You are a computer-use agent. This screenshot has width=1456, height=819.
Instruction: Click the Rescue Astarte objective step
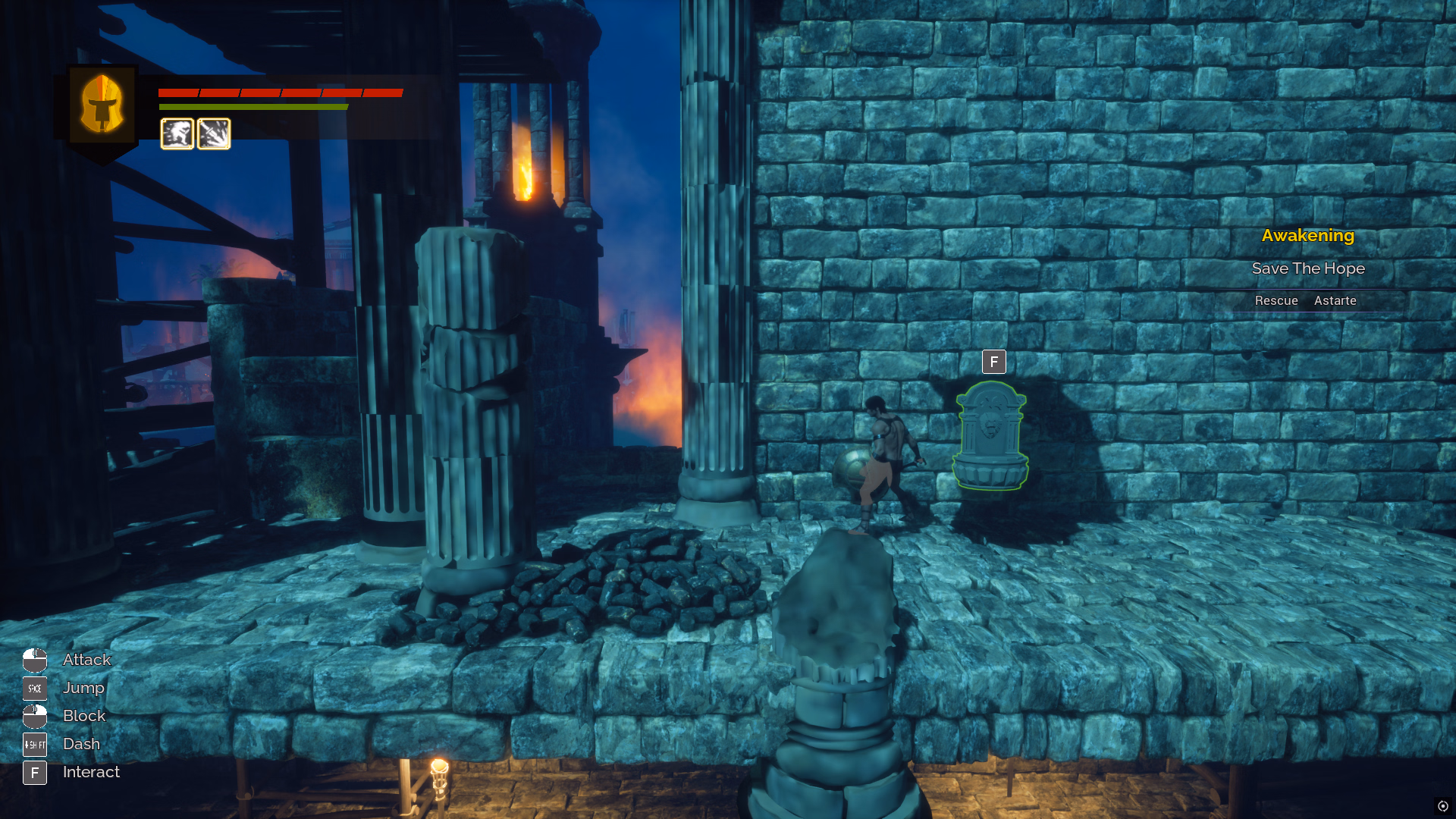point(1305,301)
